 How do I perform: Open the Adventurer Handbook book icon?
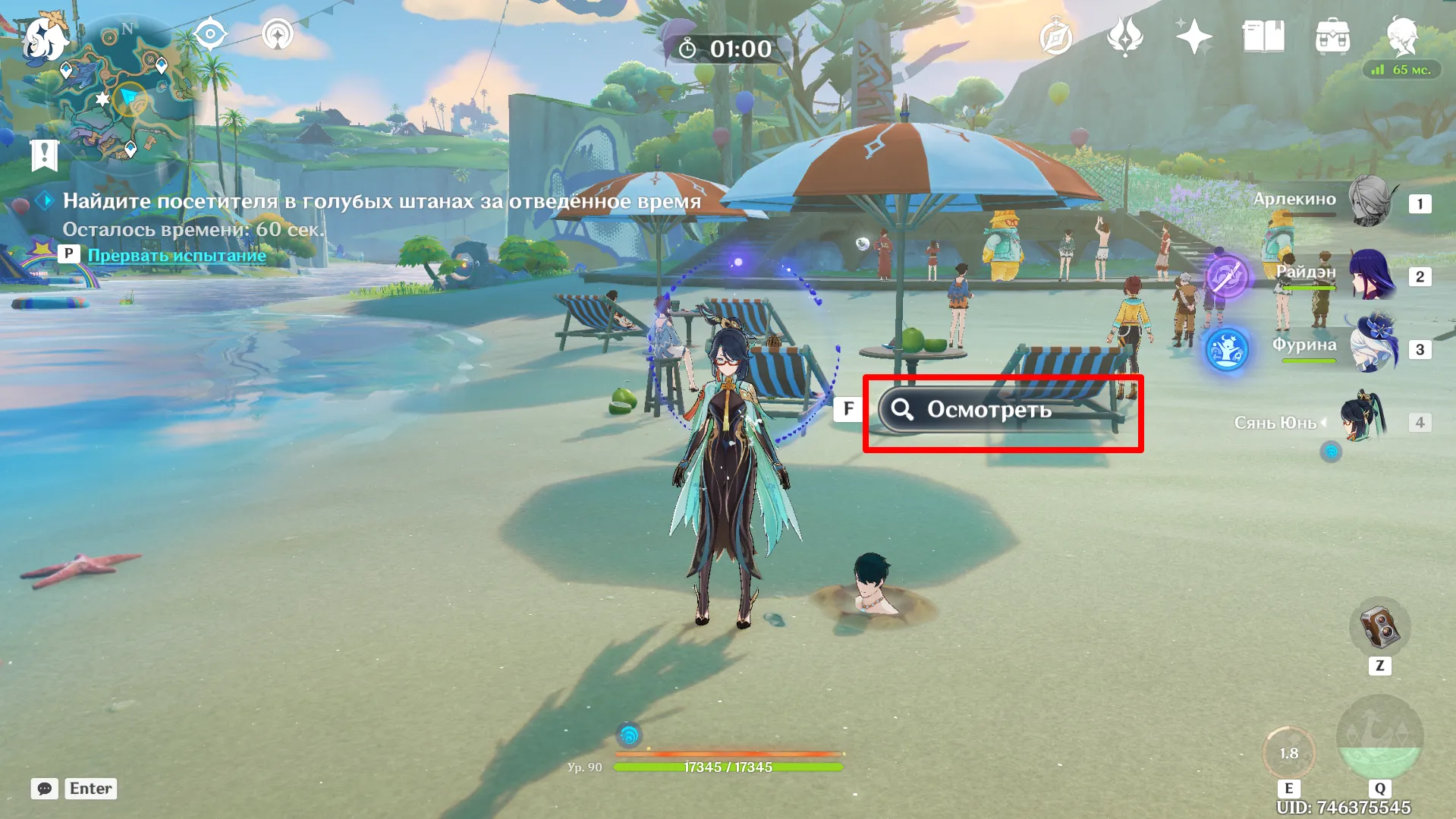pyautogui.click(x=1263, y=36)
